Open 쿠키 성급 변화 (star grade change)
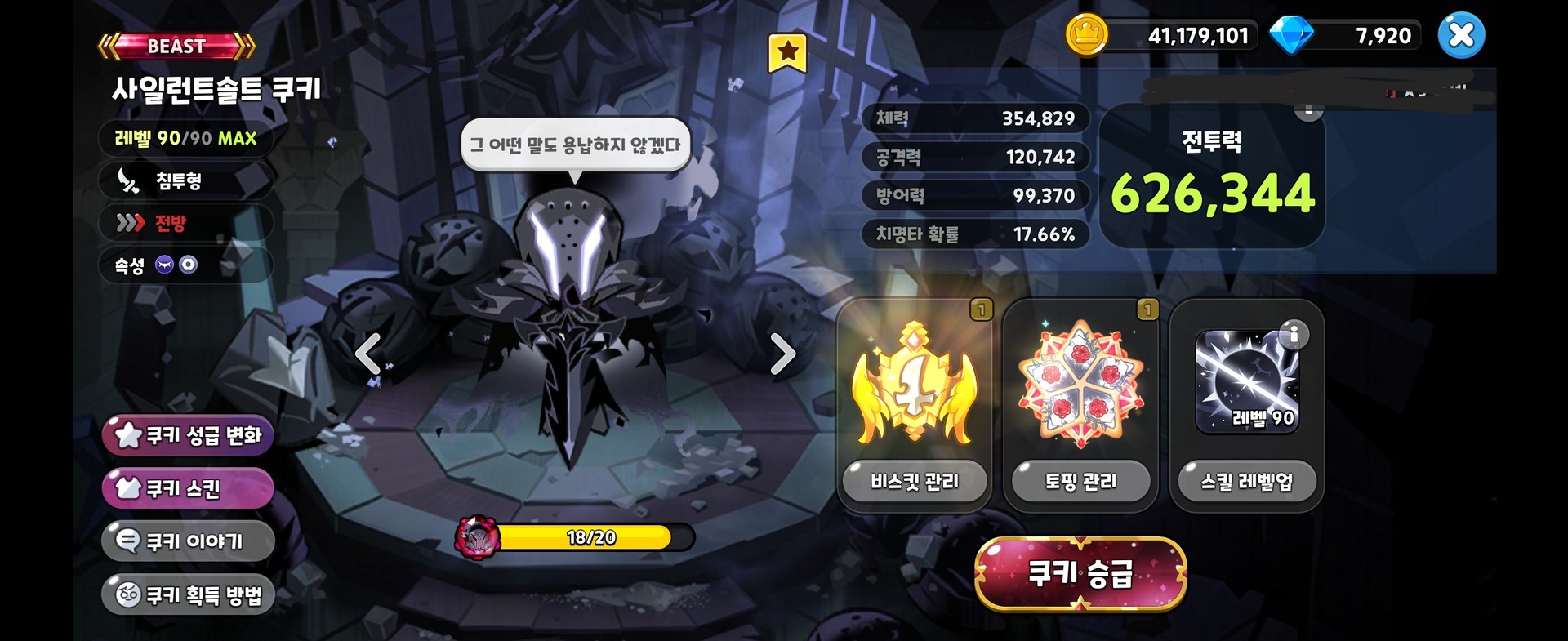The width and height of the screenshot is (1568, 641). (x=186, y=435)
